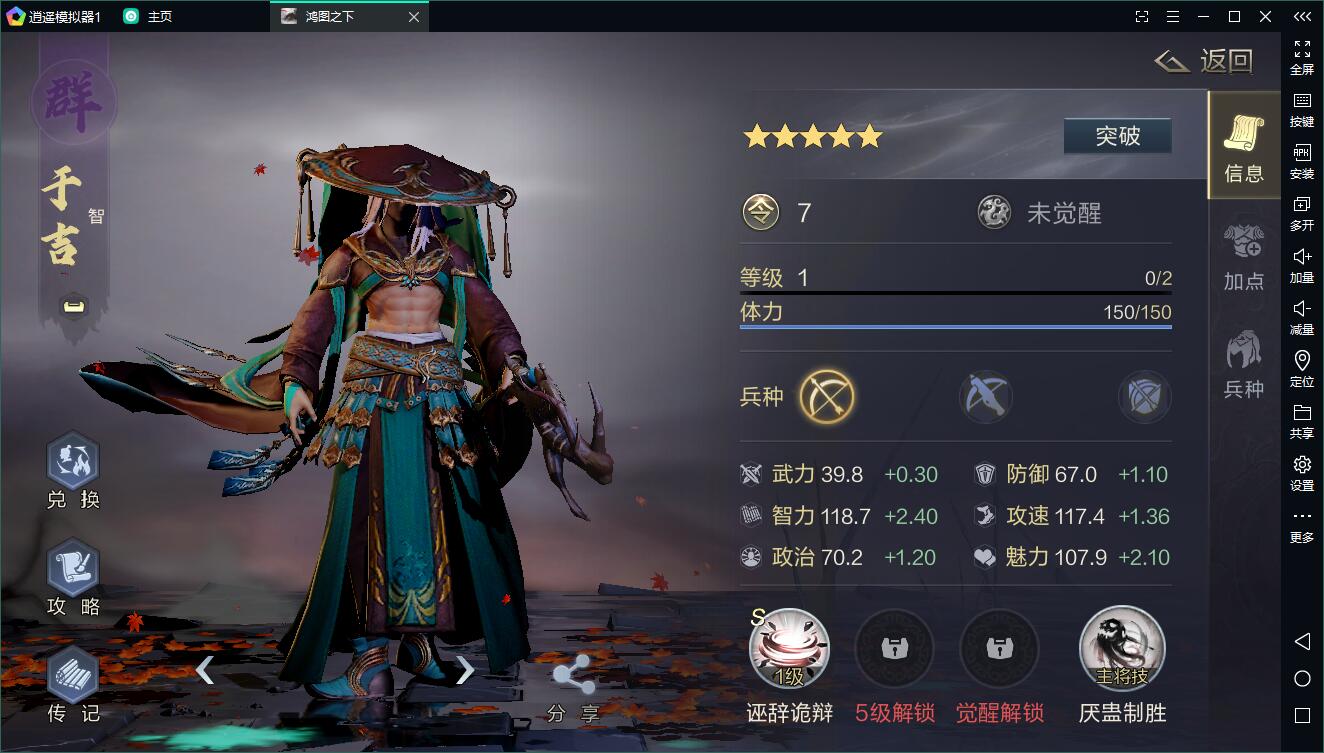Show next hero with right arrow
Image resolution: width=1324 pixels, height=753 pixels.
[x=464, y=670]
